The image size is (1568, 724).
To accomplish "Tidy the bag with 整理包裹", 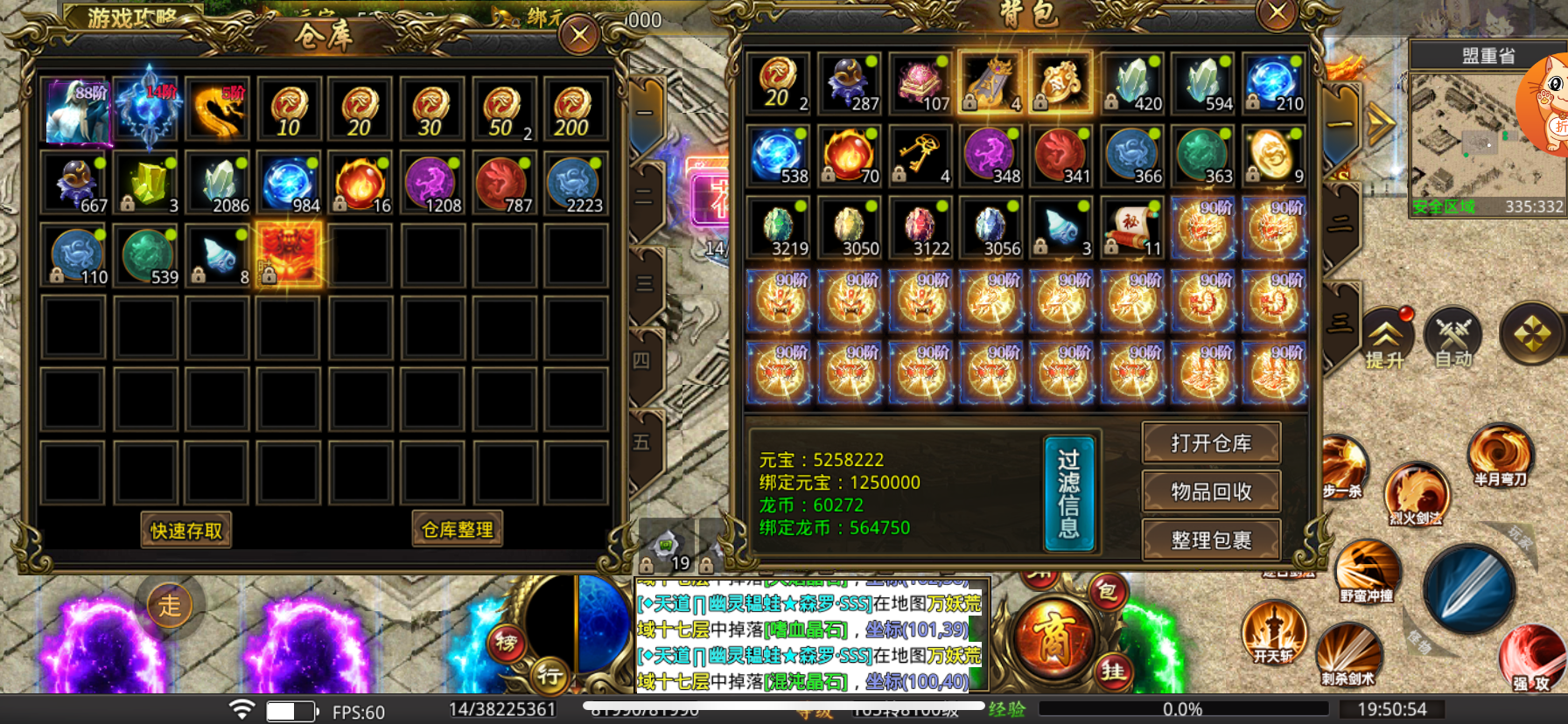I will 1211,540.
